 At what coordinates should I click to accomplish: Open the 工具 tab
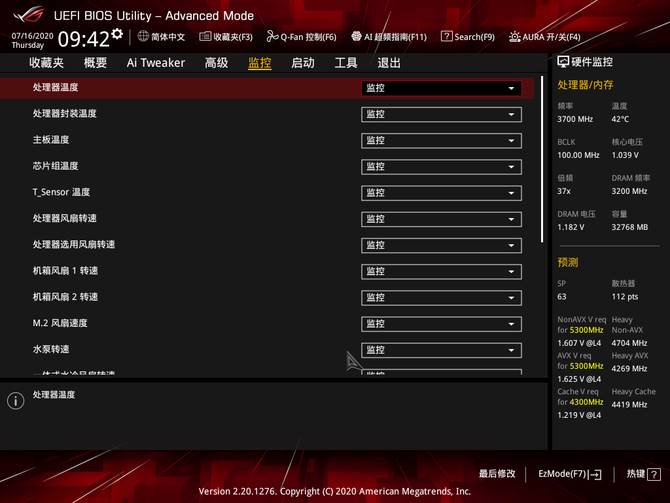click(346, 62)
